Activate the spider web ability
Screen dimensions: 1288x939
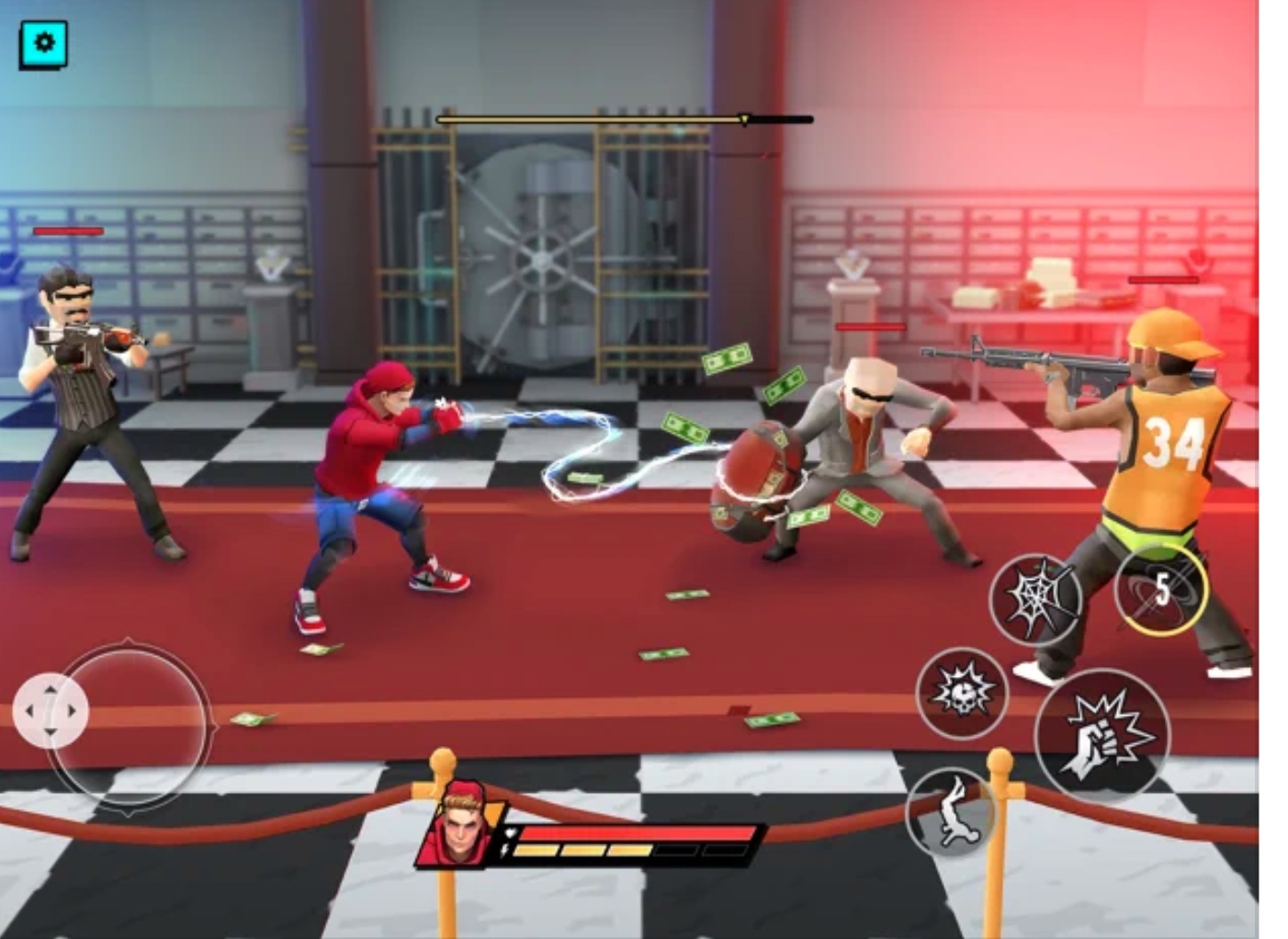point(1034,598)
